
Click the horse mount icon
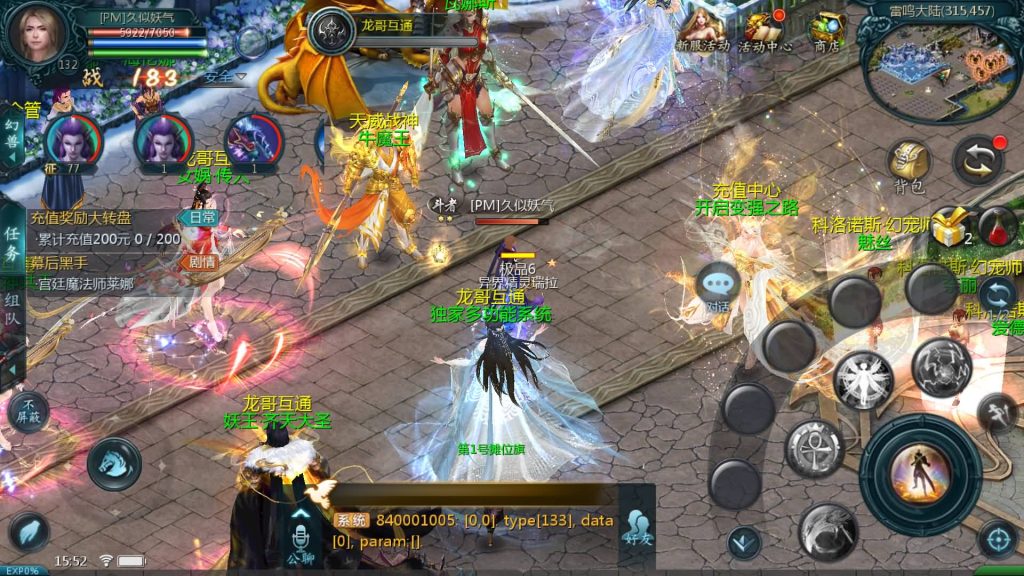(114, 464)
